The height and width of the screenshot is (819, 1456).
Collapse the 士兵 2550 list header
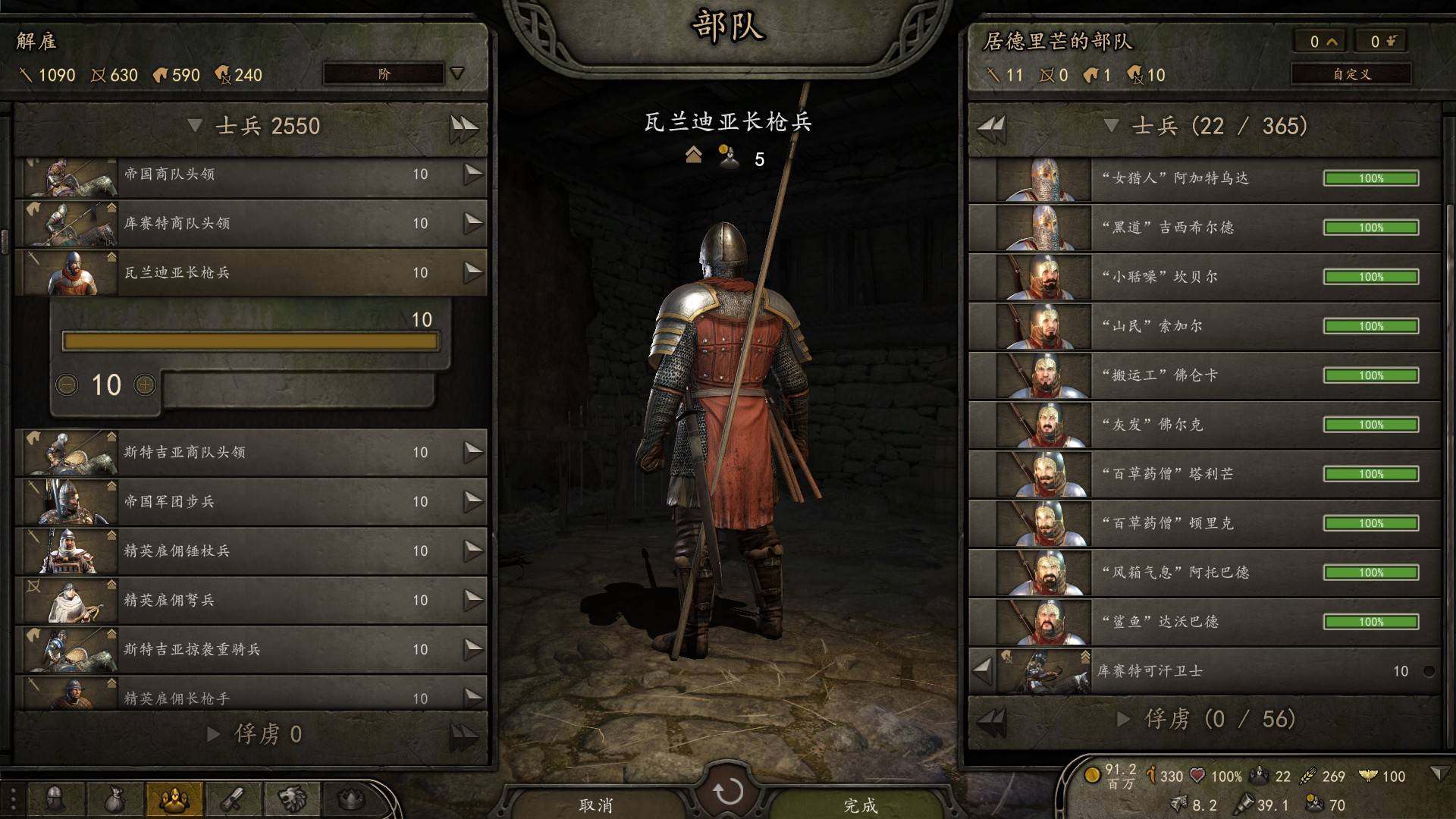pyautogui.click(x=195, y=126)
